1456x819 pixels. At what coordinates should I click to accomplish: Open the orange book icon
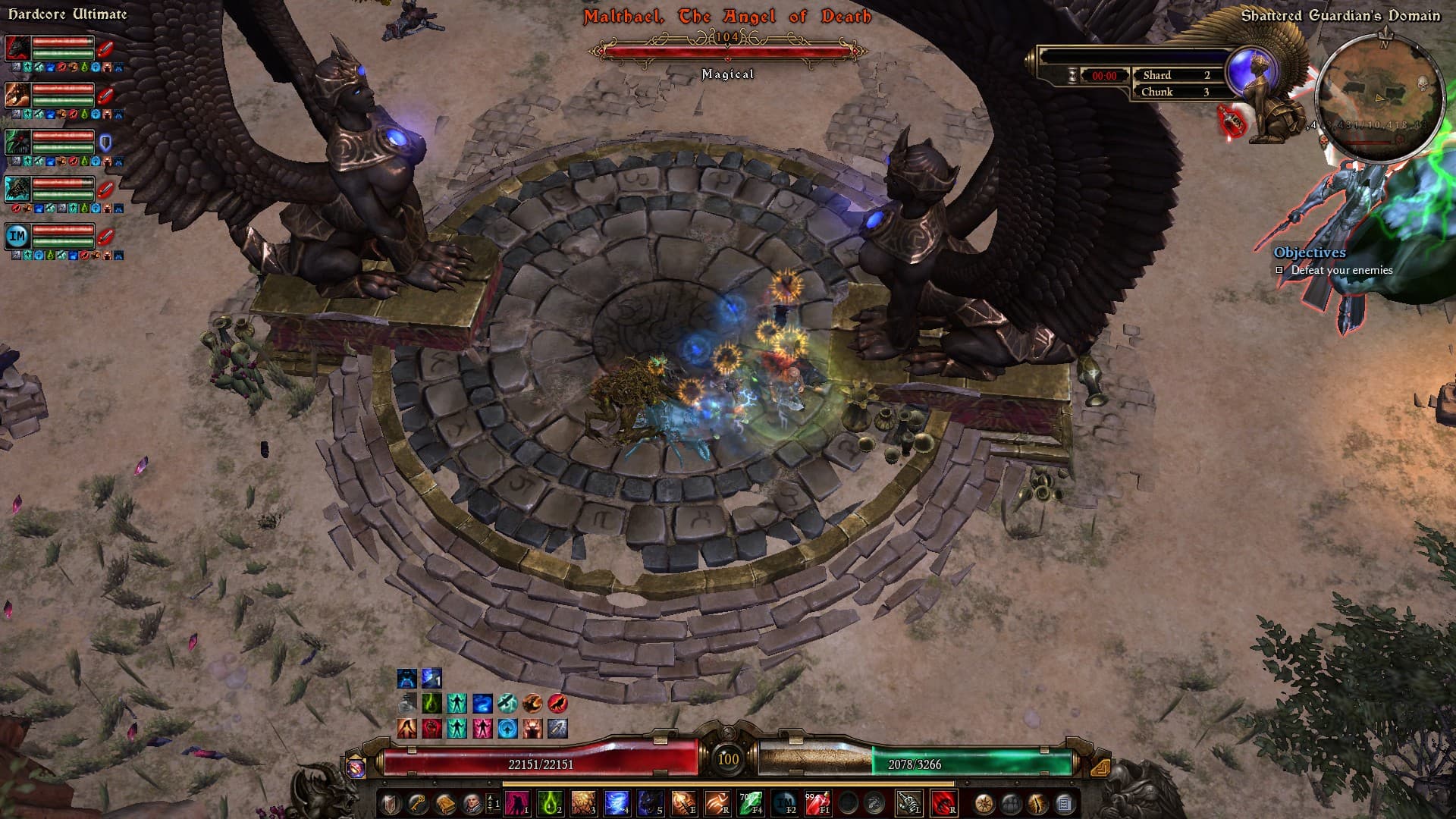(445, 803)
